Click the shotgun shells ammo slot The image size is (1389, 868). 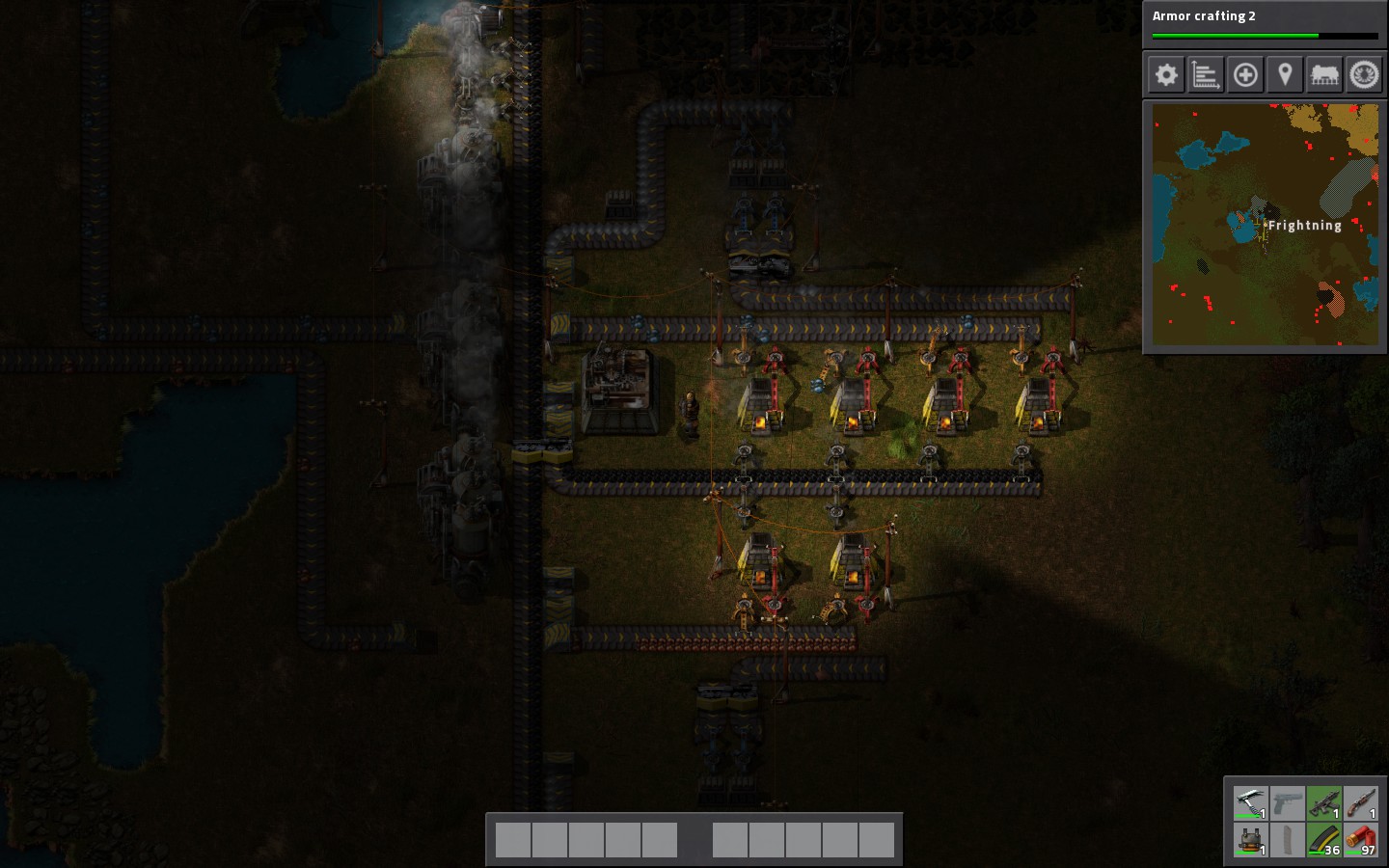pyautogui.click(x=1360, y=840)
